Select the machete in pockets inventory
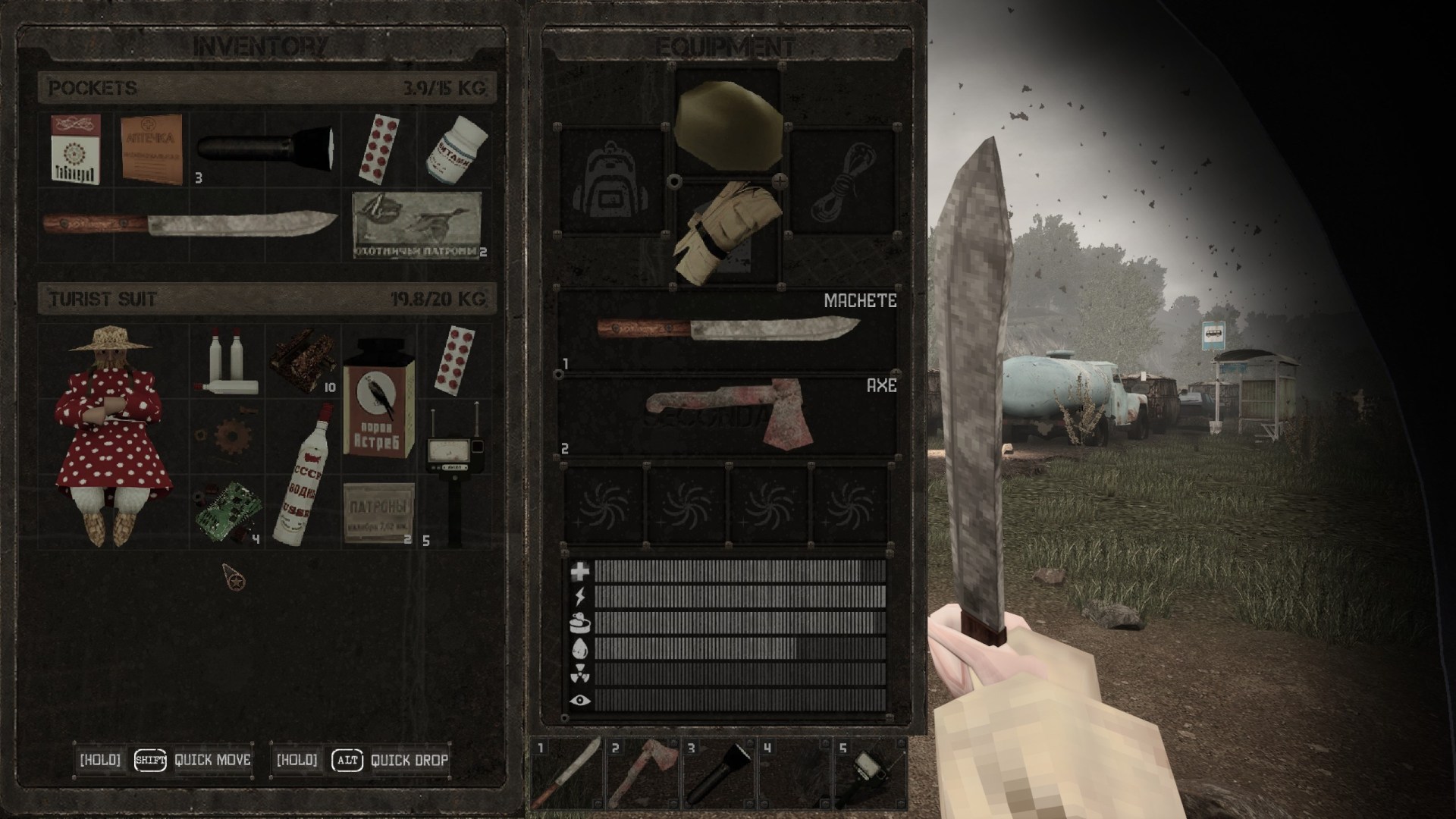This screenshot has height=819, width=1456. pos(190,224)
